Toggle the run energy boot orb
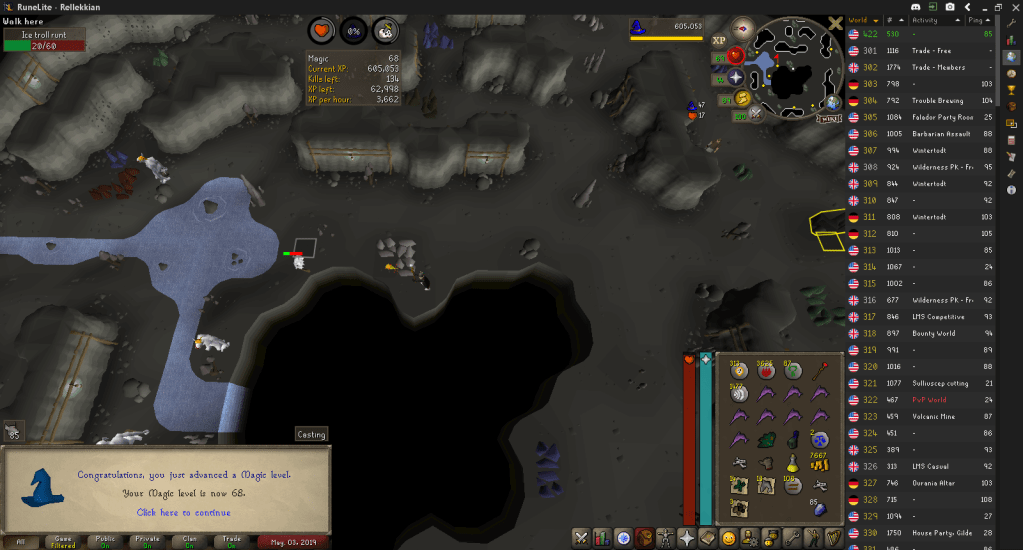This screenshot has height=550, width=1023. pyautogui.click(x=741, y=98)
